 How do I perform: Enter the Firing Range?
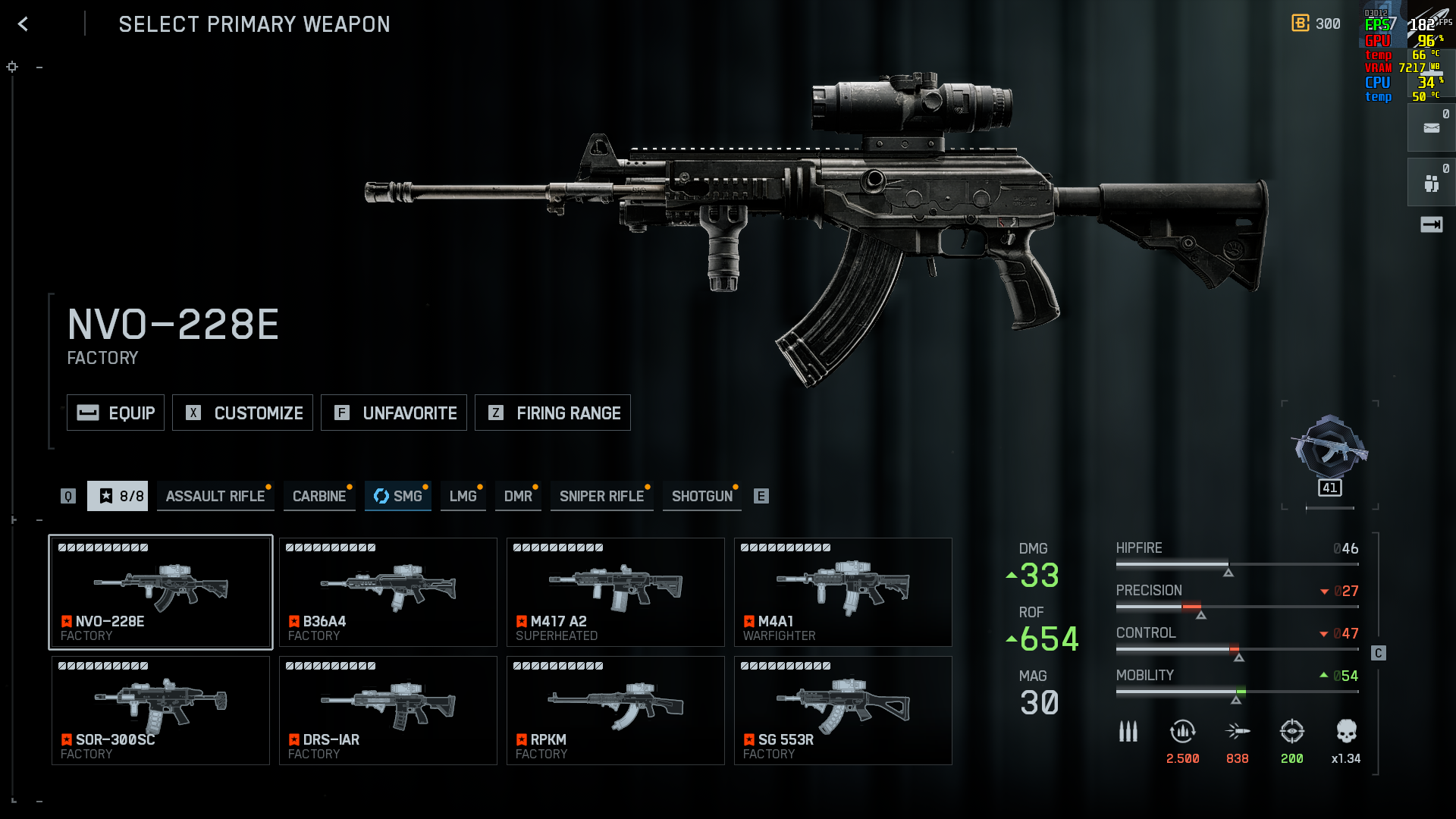click(x=552, y=413)
